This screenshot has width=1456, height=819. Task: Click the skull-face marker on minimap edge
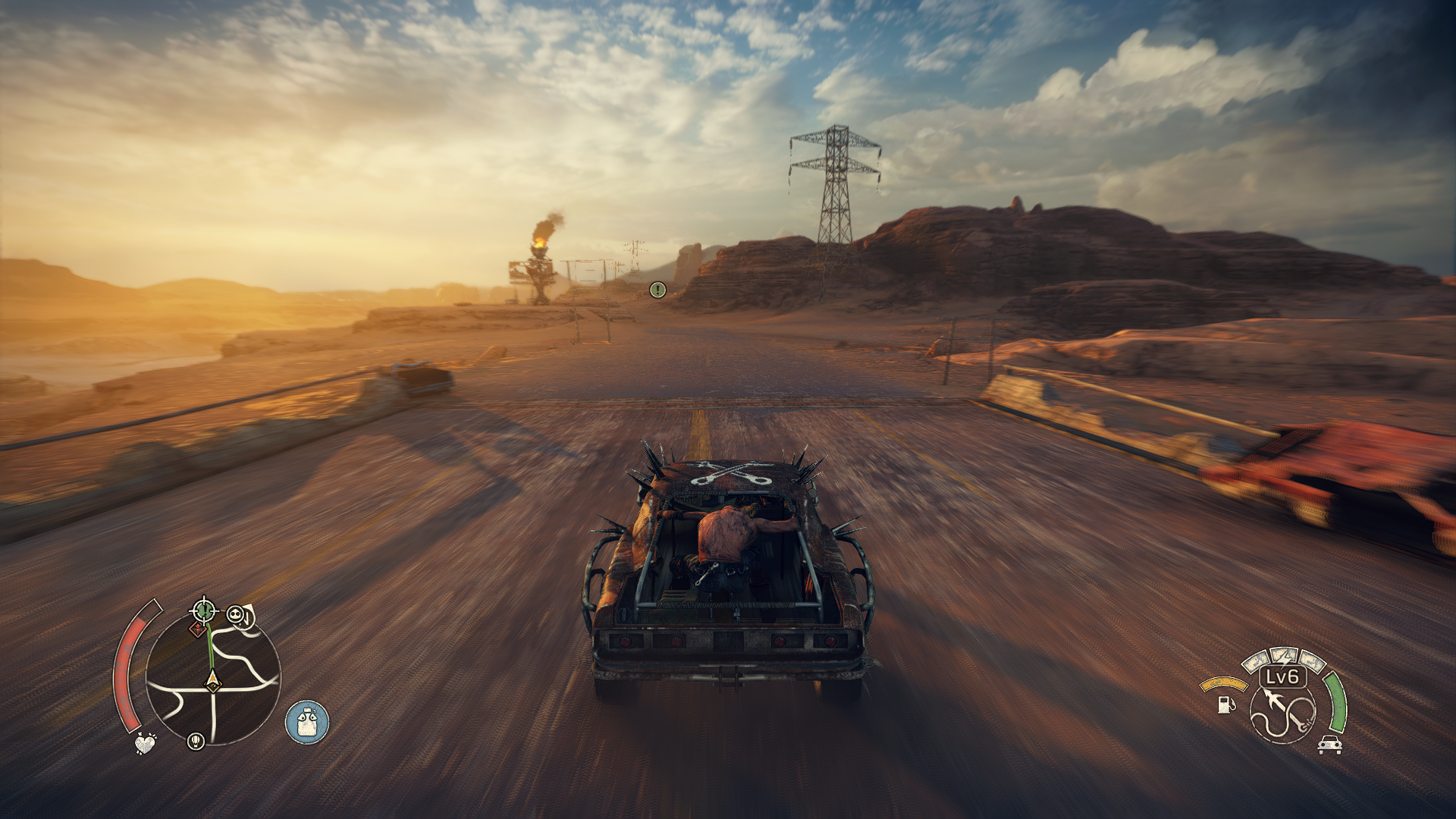coord(237,615)
